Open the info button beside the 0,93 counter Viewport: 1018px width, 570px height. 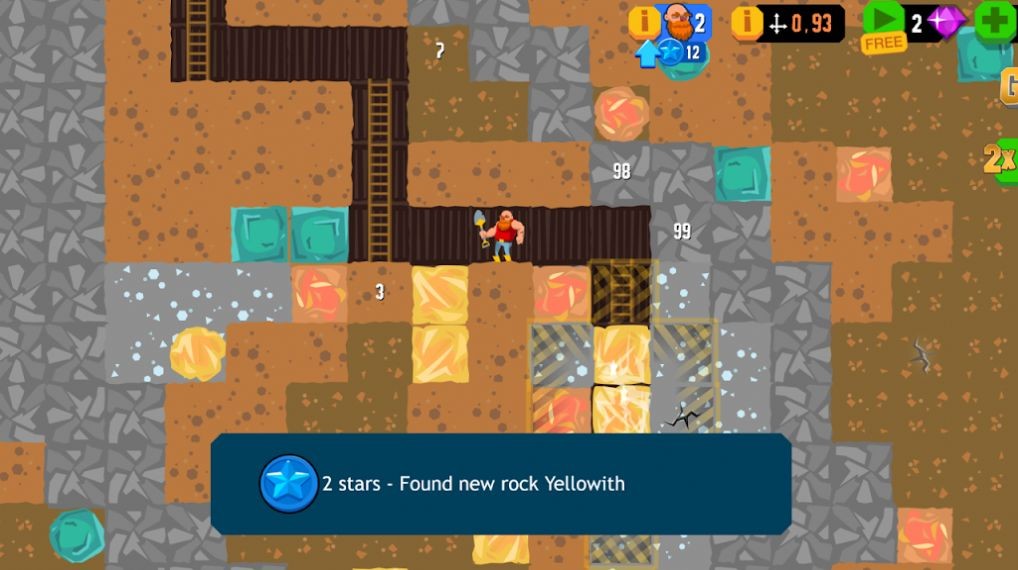pyautogui.click(x=747, y=22)
